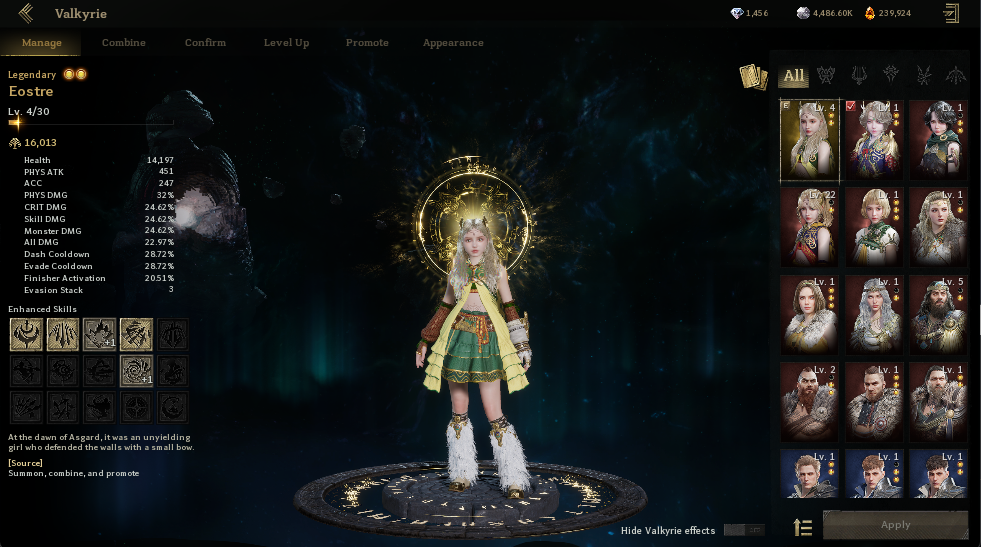Open the sort order list icon
Screen dimensions: 981x547
pos(802,527)
